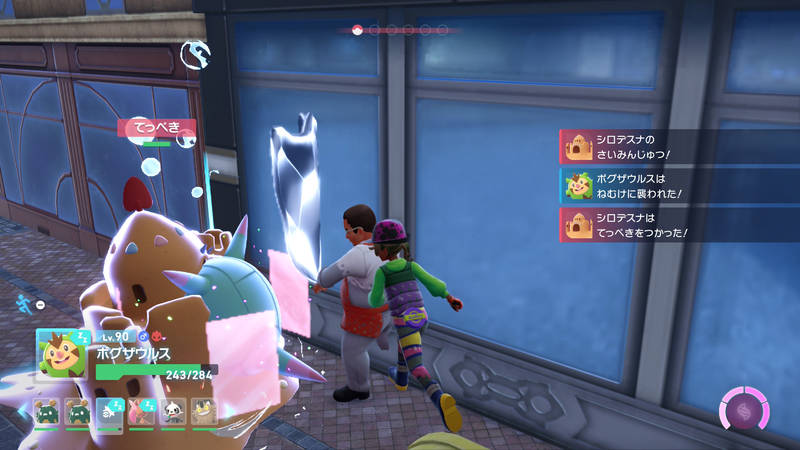
Task: Choose the Pangoro party slot
Action: click(174, 414)
